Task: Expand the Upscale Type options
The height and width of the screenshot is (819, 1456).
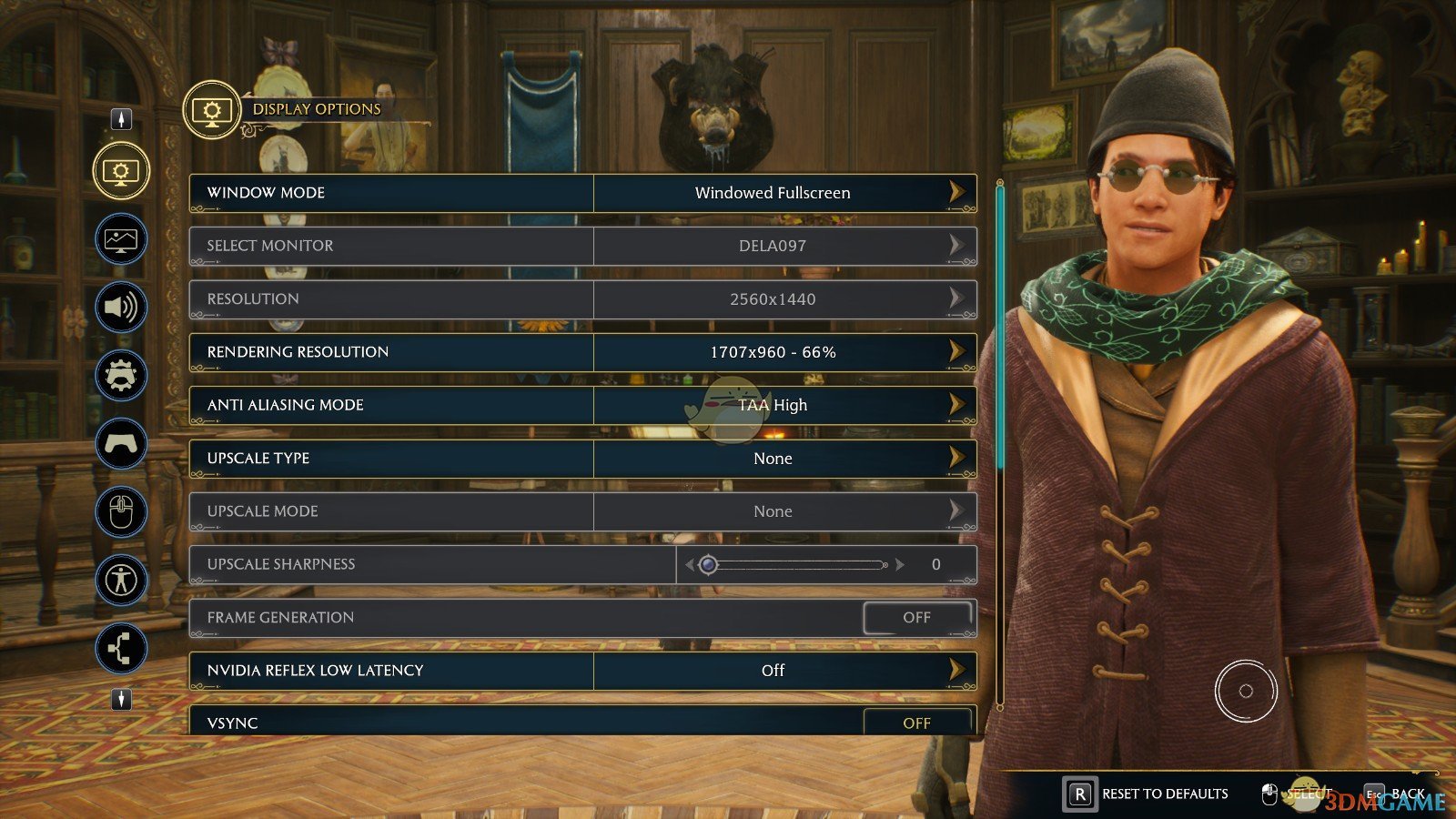Action: [773, 458]
